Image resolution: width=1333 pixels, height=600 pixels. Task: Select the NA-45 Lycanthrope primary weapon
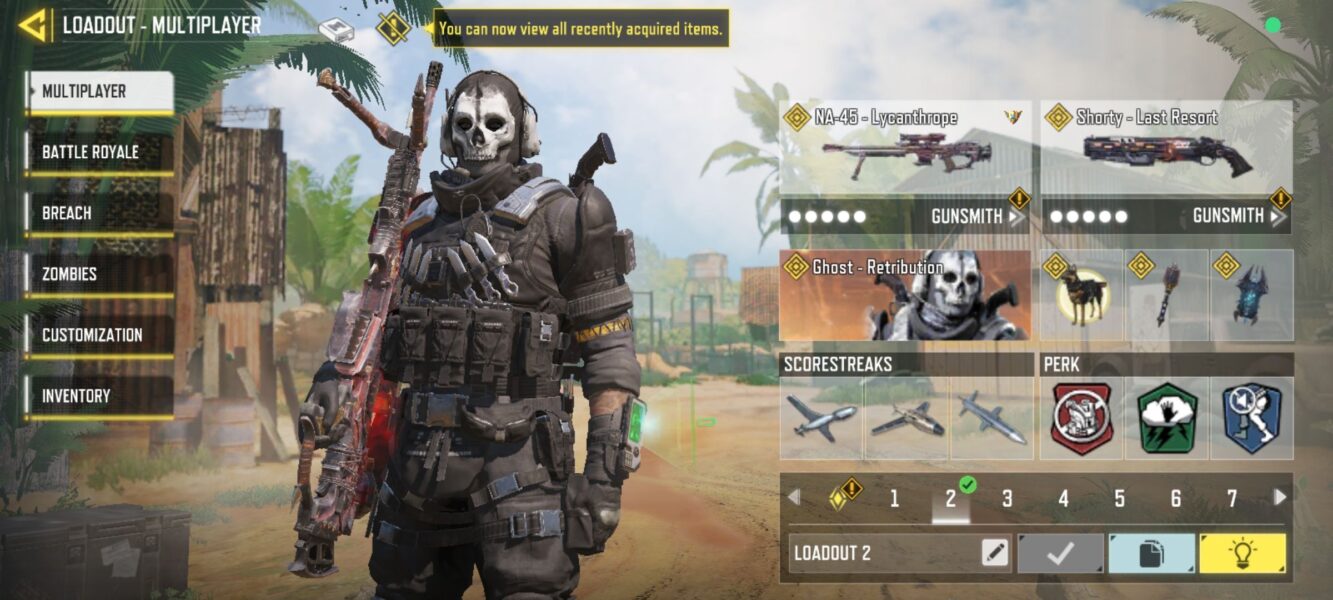tap(905, 148)
